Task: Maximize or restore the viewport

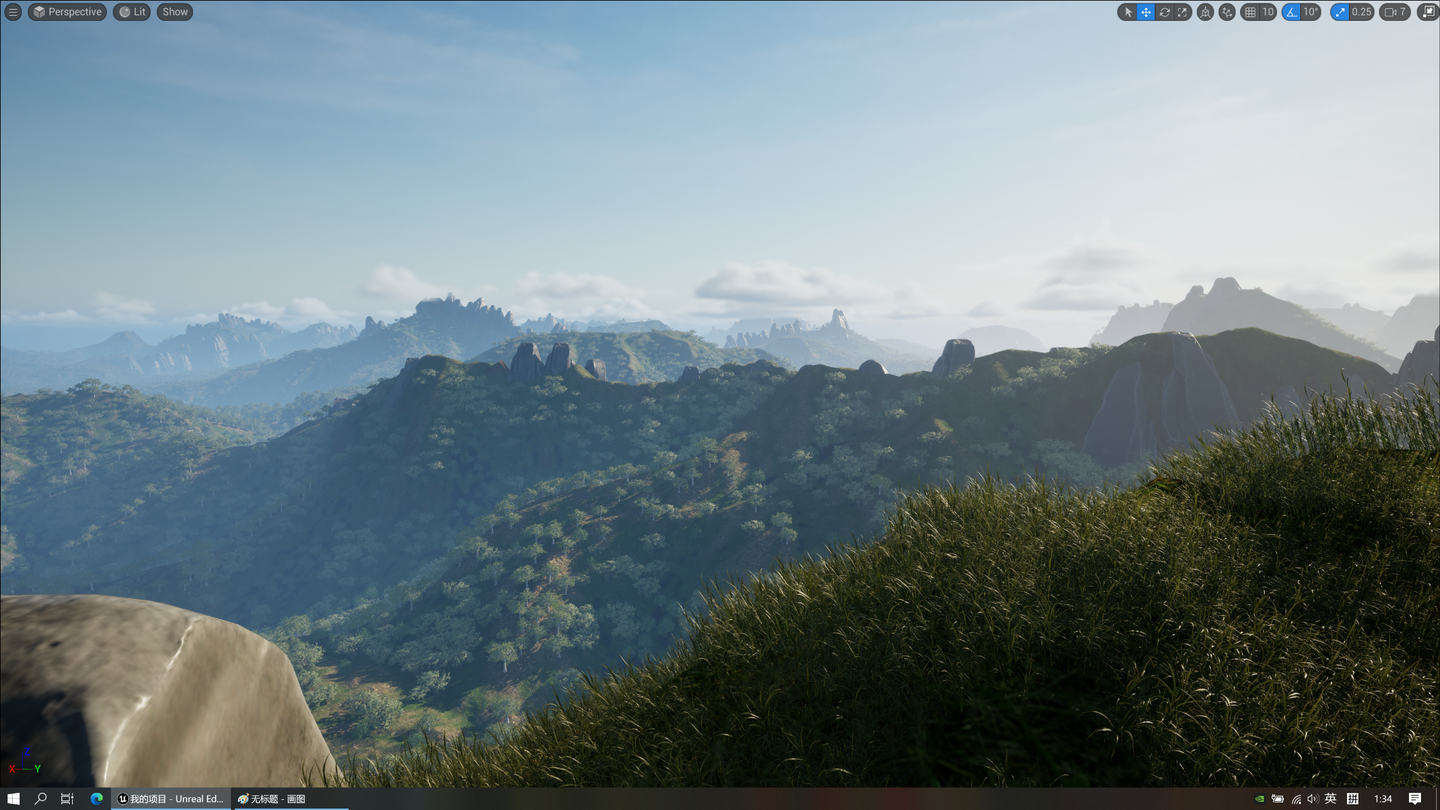Action: 1427,12
